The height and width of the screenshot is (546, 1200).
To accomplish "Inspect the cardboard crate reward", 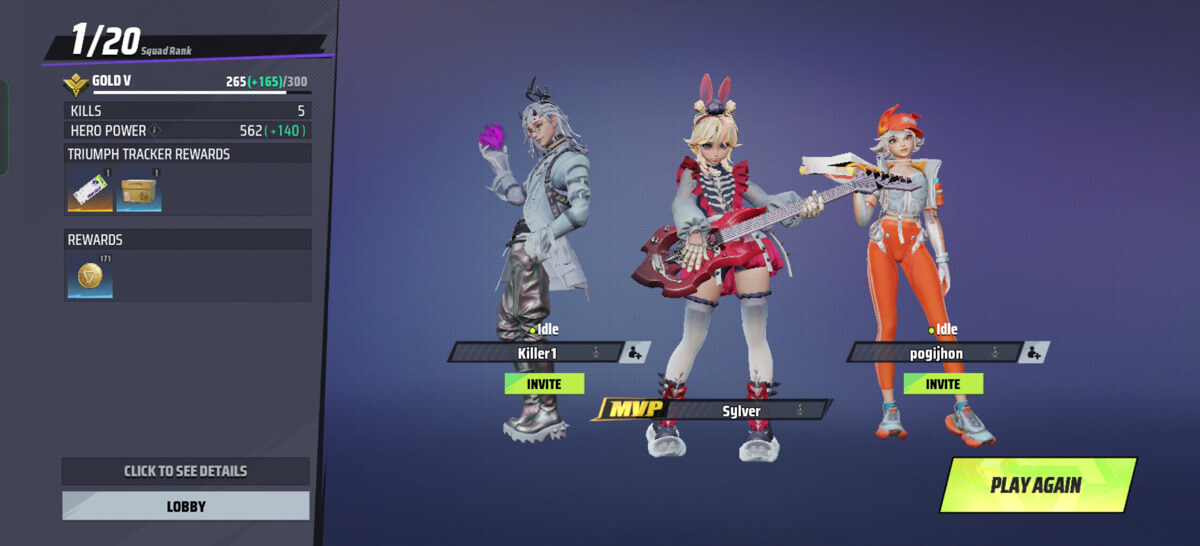I will pos(139,190).
